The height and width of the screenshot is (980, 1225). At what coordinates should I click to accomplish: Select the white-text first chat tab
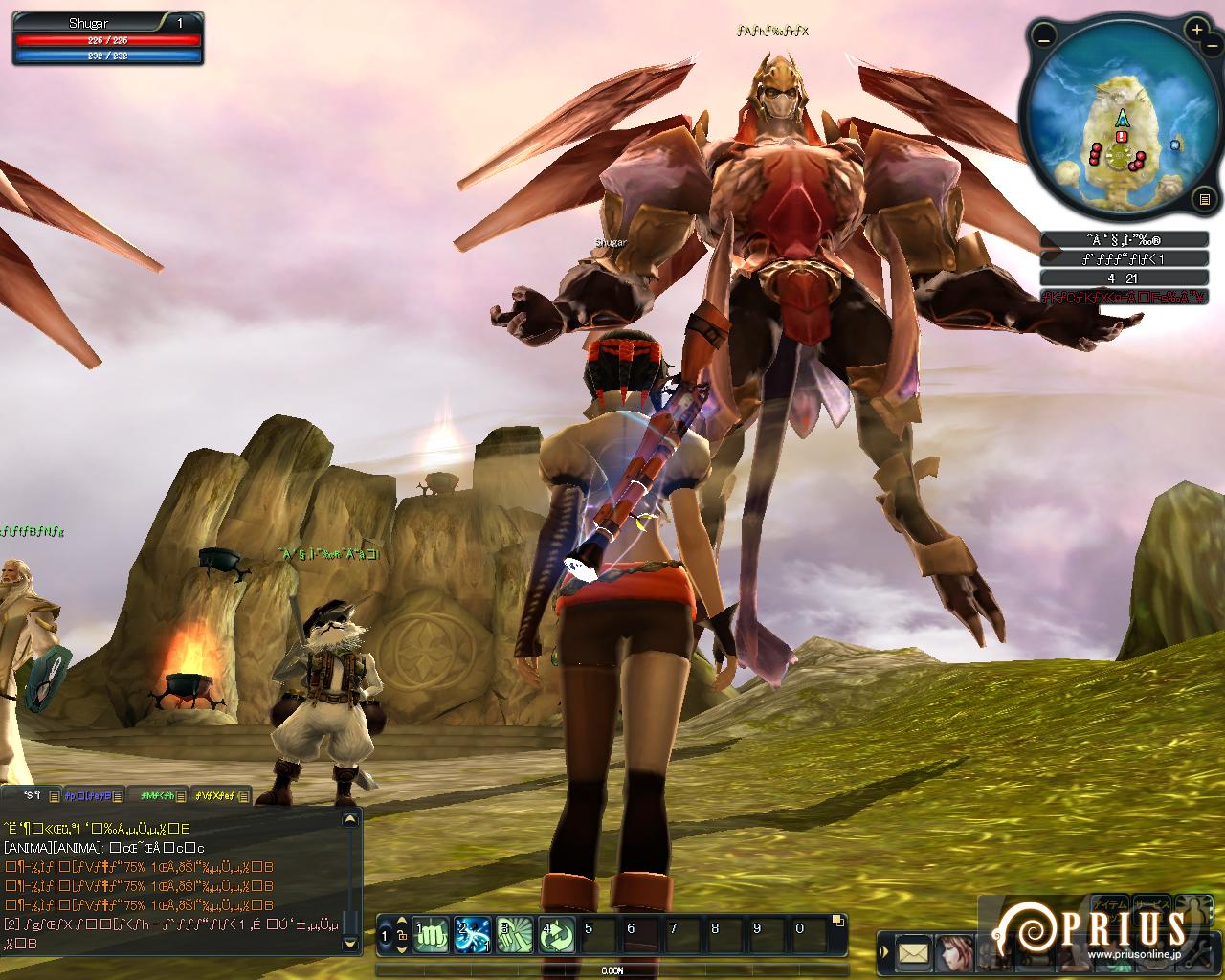tap(33, 795)
